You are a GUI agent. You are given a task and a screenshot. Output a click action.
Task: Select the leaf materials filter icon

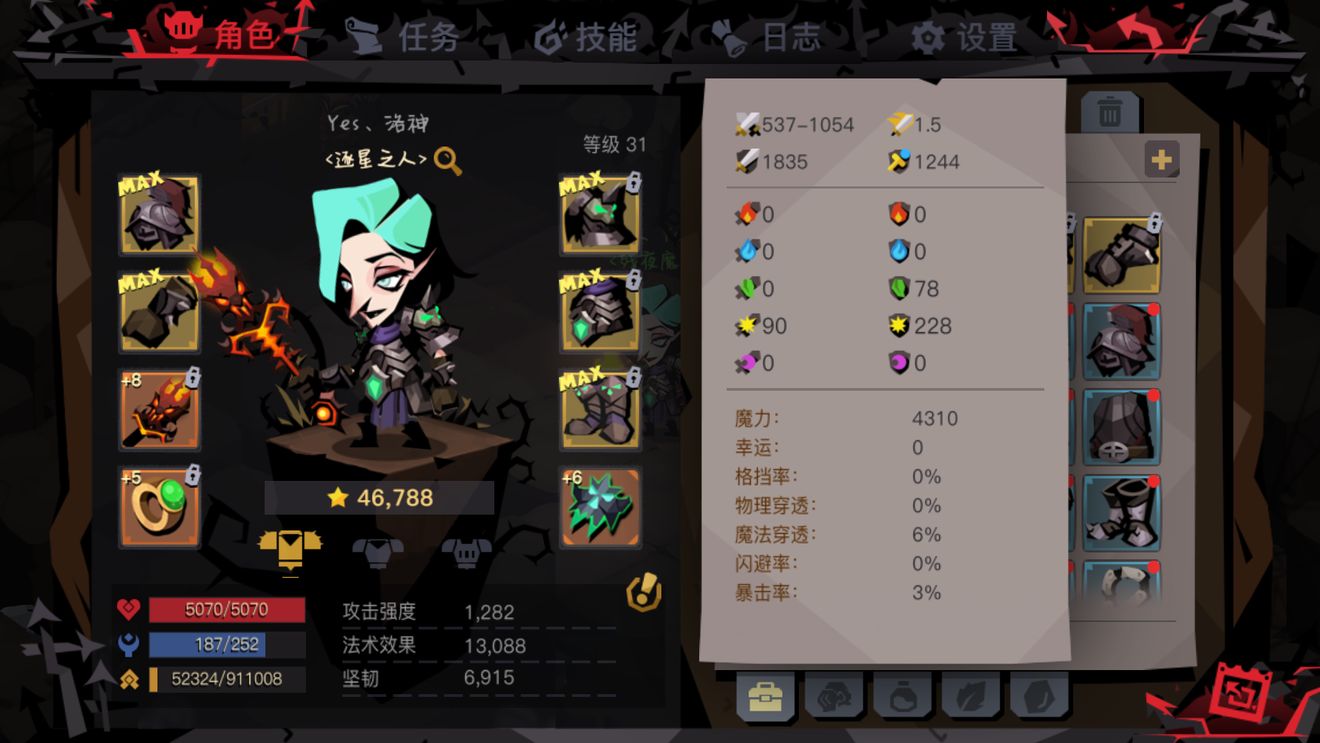970,695
